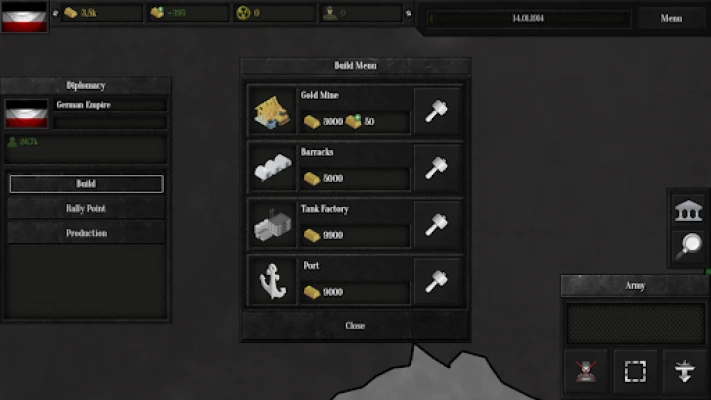Click the German Empire flag in the top corner
This screenshot has width=711, height=400.
[x=24, y=17]
